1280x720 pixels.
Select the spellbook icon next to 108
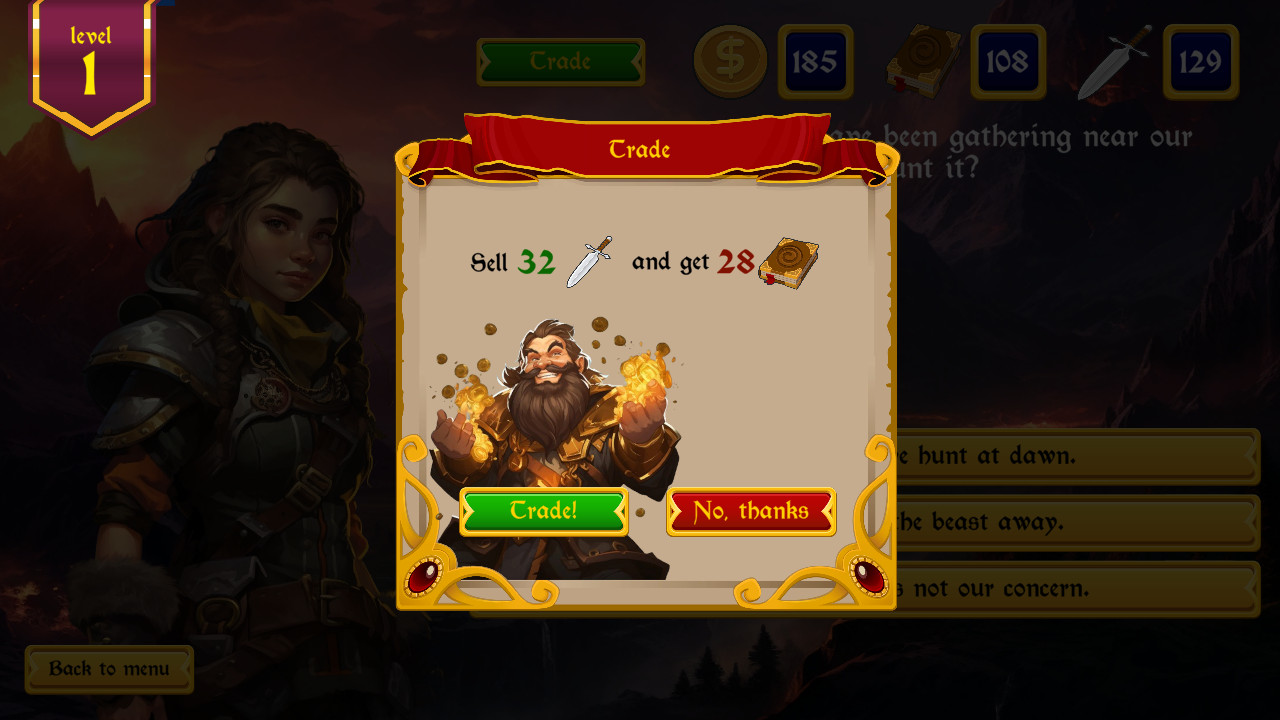pos(922,61)
